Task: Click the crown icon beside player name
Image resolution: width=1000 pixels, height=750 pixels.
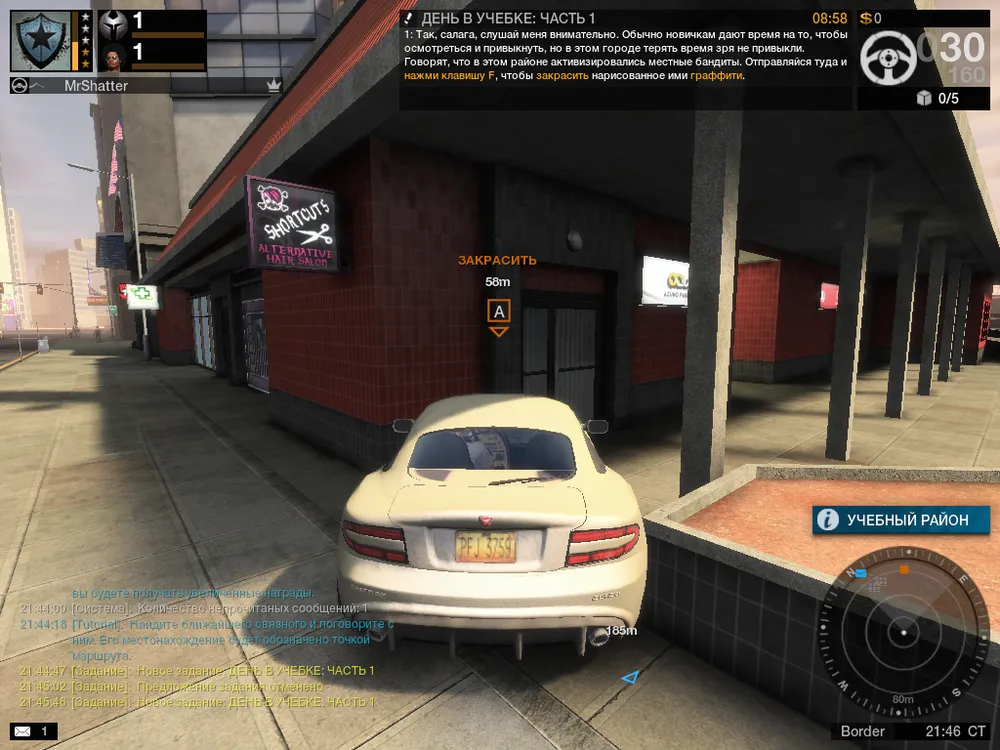Action: [x=273, y=86]
